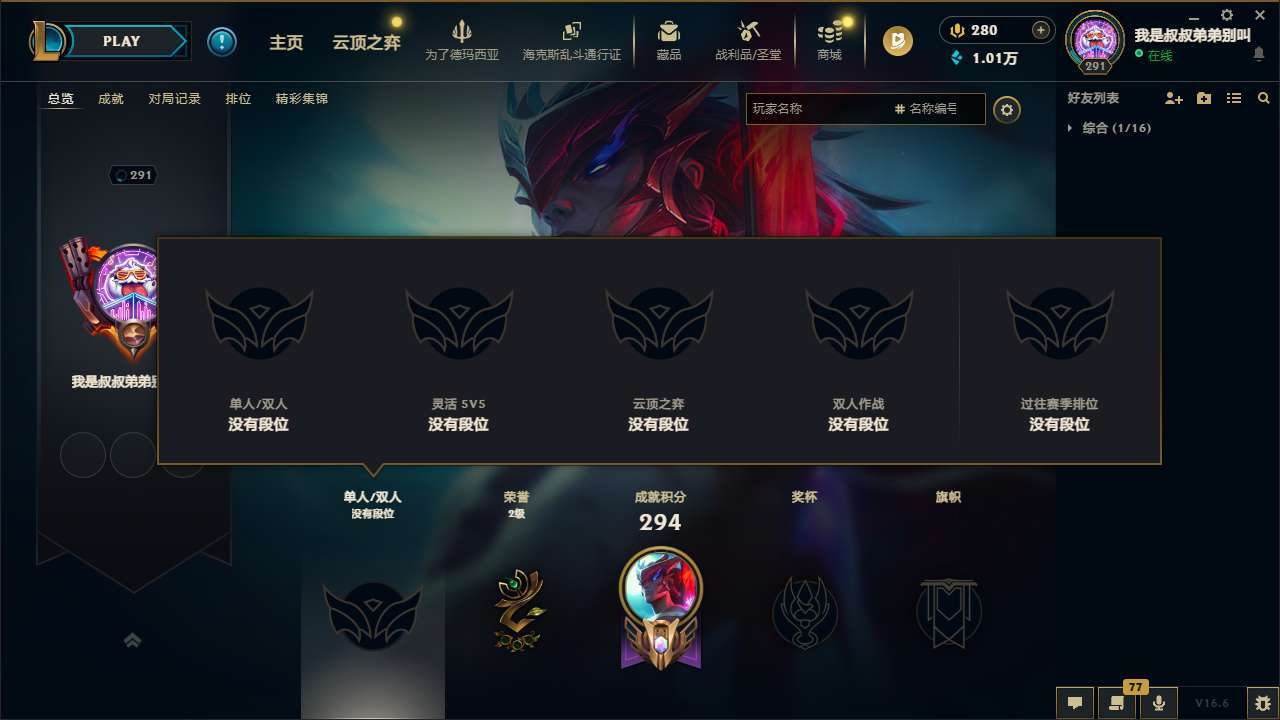Collapse the profile banner with the chevron arrow

(x=133, y=640)
